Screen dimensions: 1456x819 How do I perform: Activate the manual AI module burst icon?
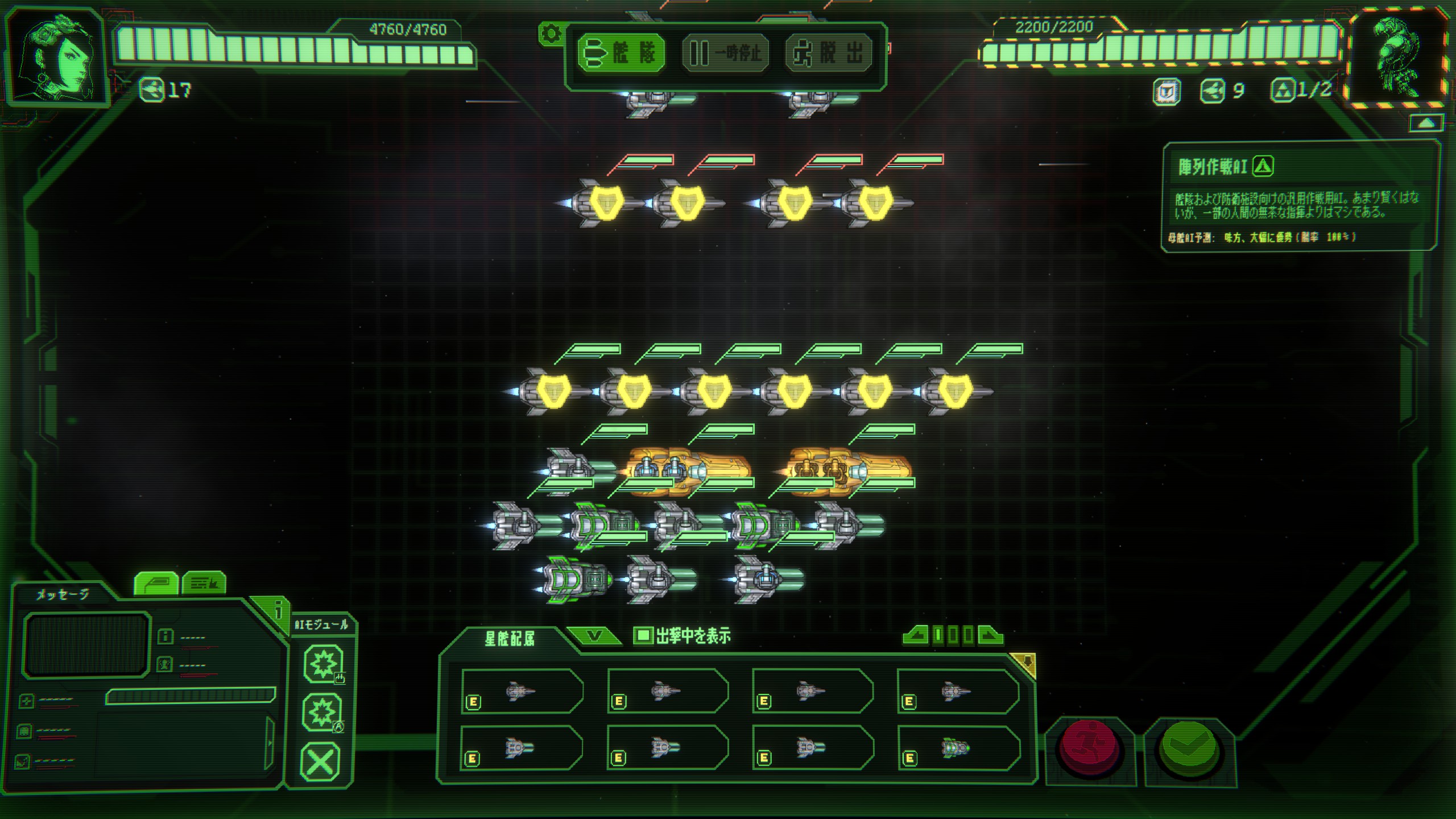tap(323, 663)
